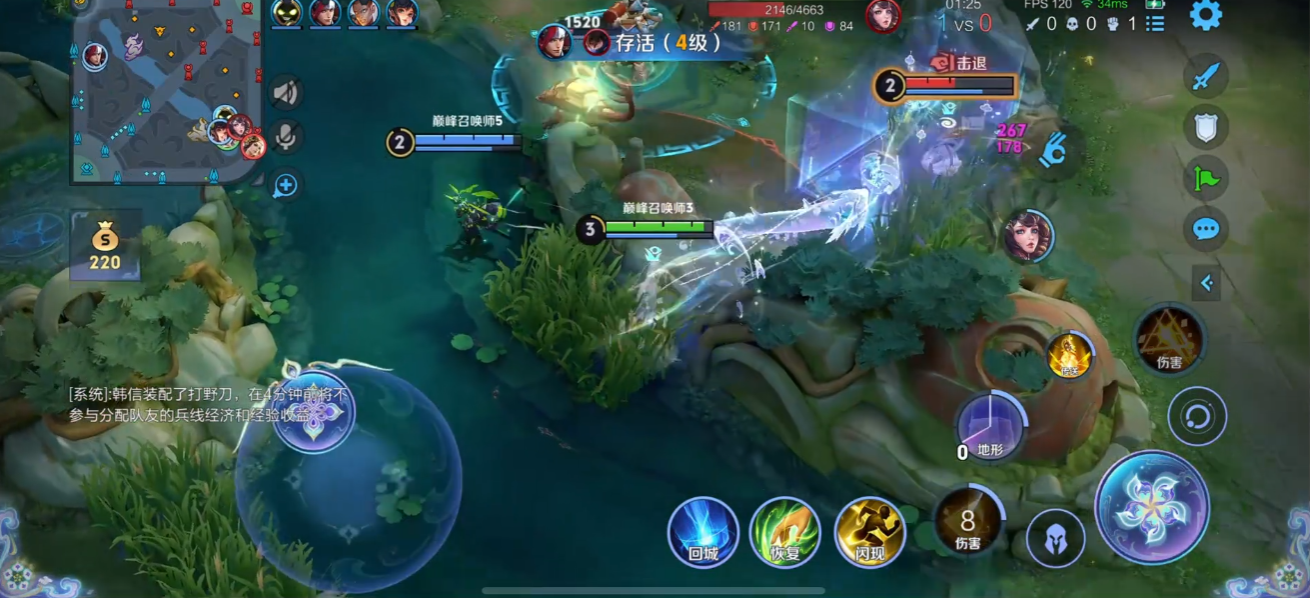Toggle the microphone icon
Image resolution: width=1310 pixels, height=598 pixels.
click(x=286, y=138)
